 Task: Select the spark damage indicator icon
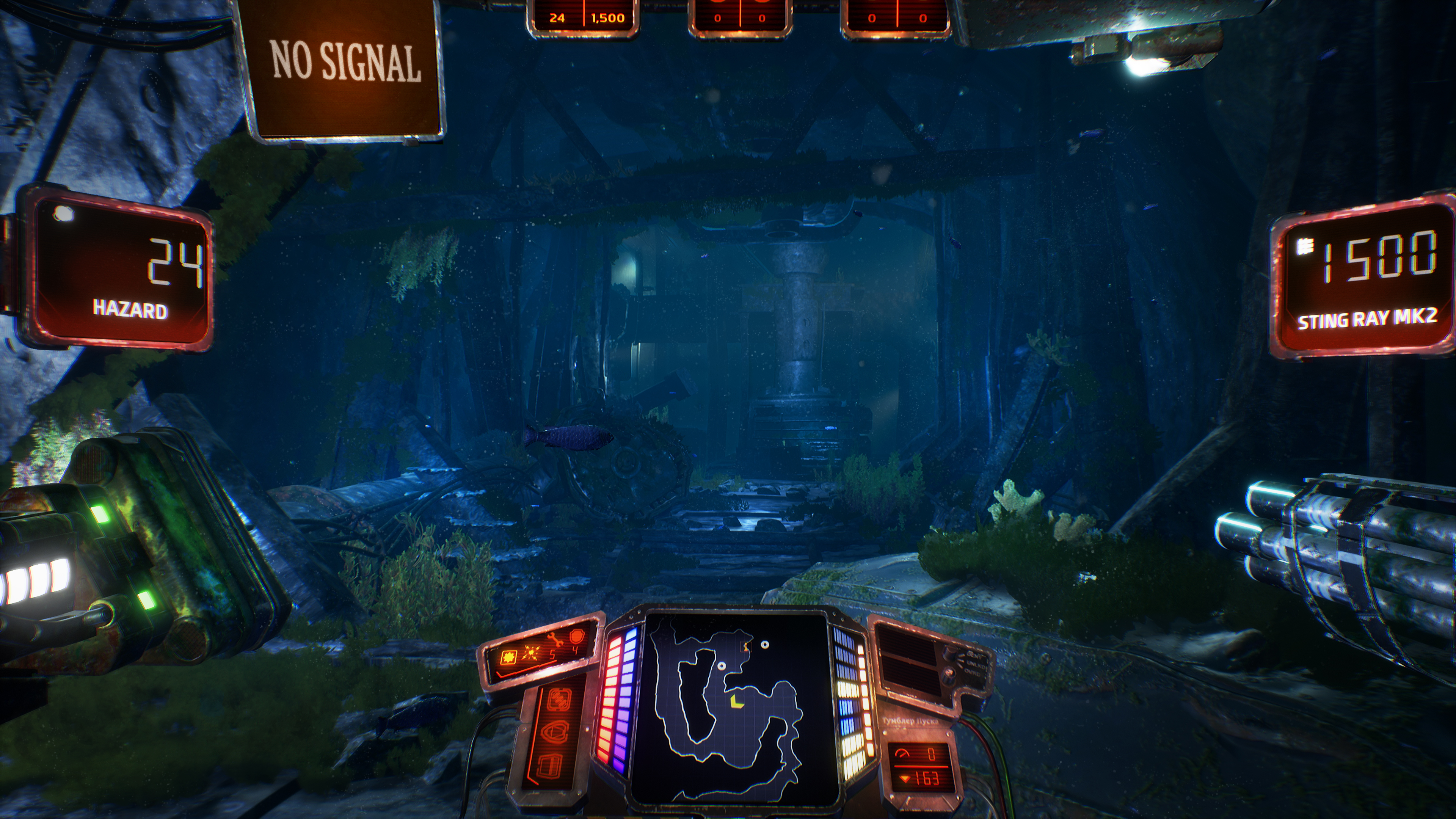tap(531, 652)
